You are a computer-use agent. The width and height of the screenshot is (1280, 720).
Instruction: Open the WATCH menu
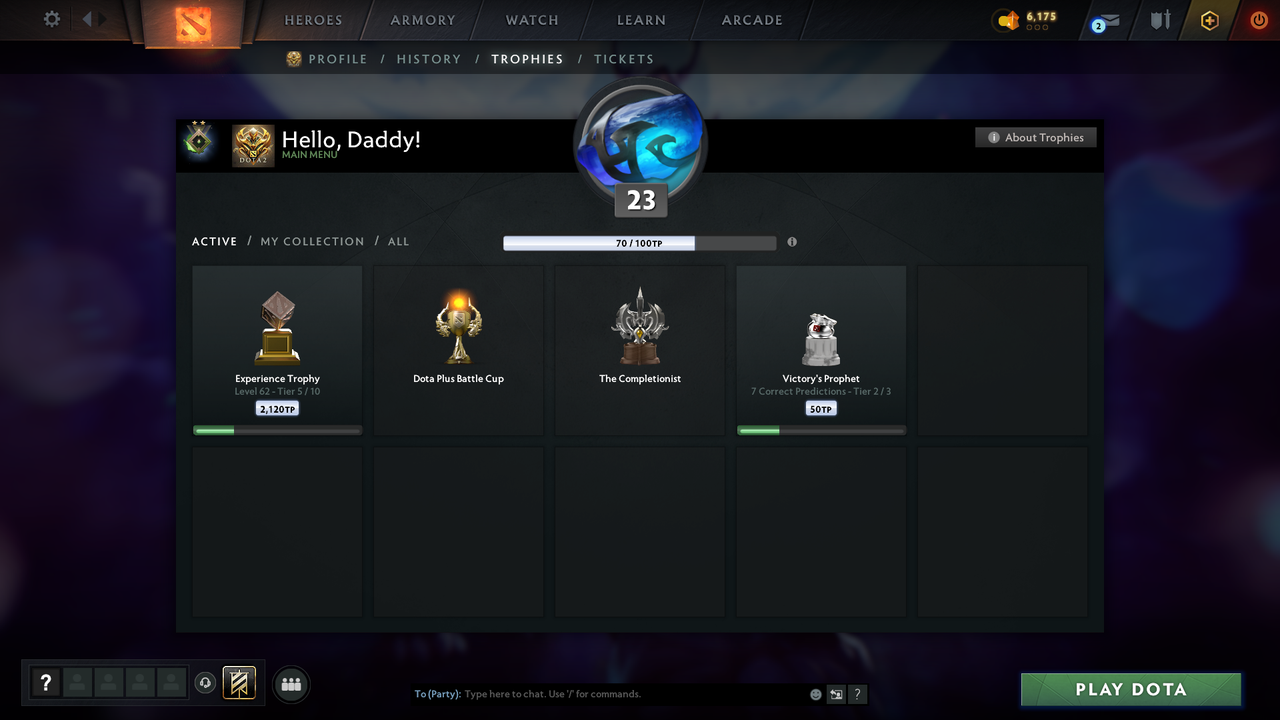tap(531, 20)
